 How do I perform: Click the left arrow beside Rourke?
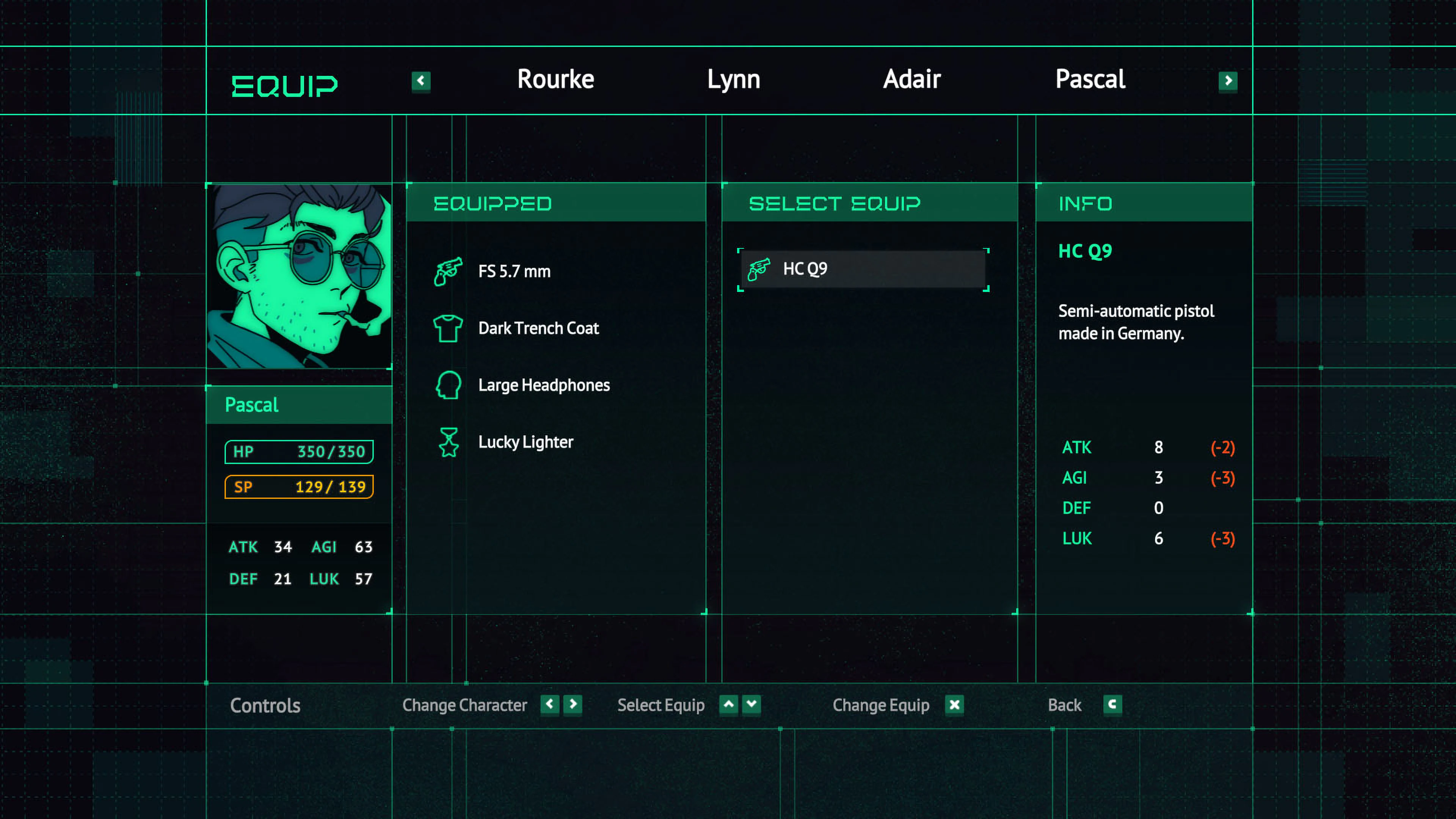click(x=421, y=82)
